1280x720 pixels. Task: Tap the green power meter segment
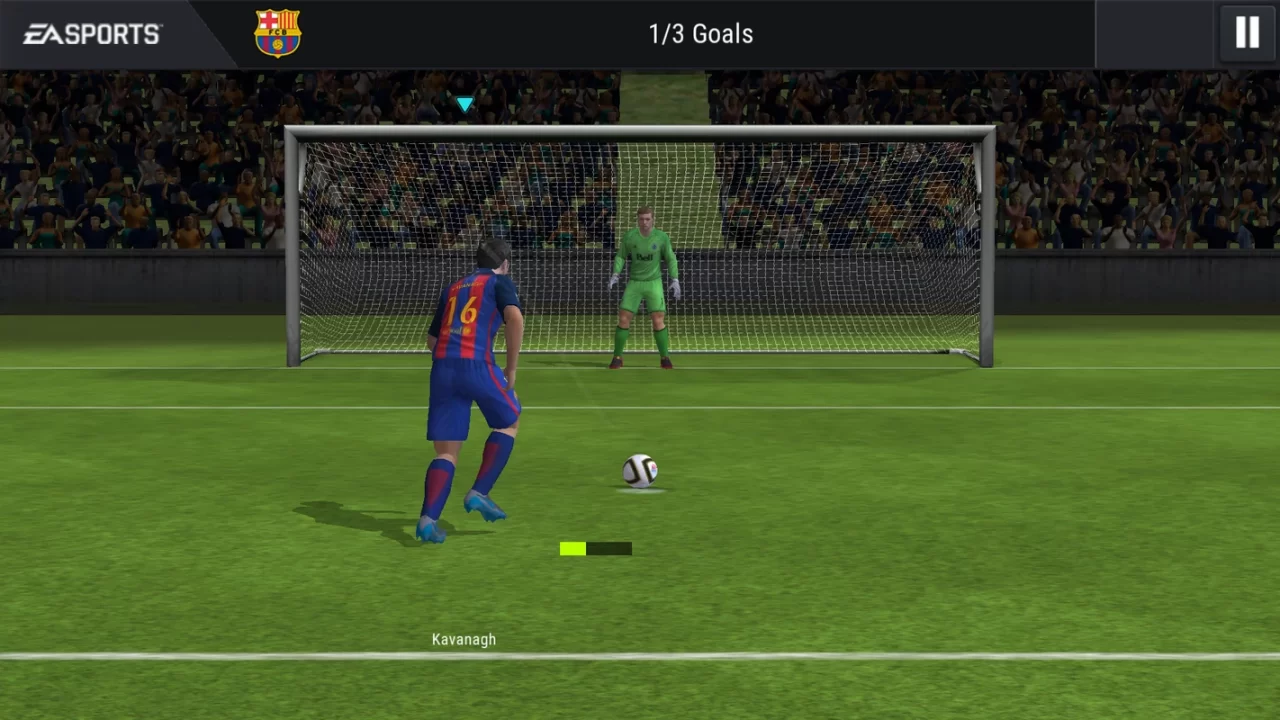(571, 548)
